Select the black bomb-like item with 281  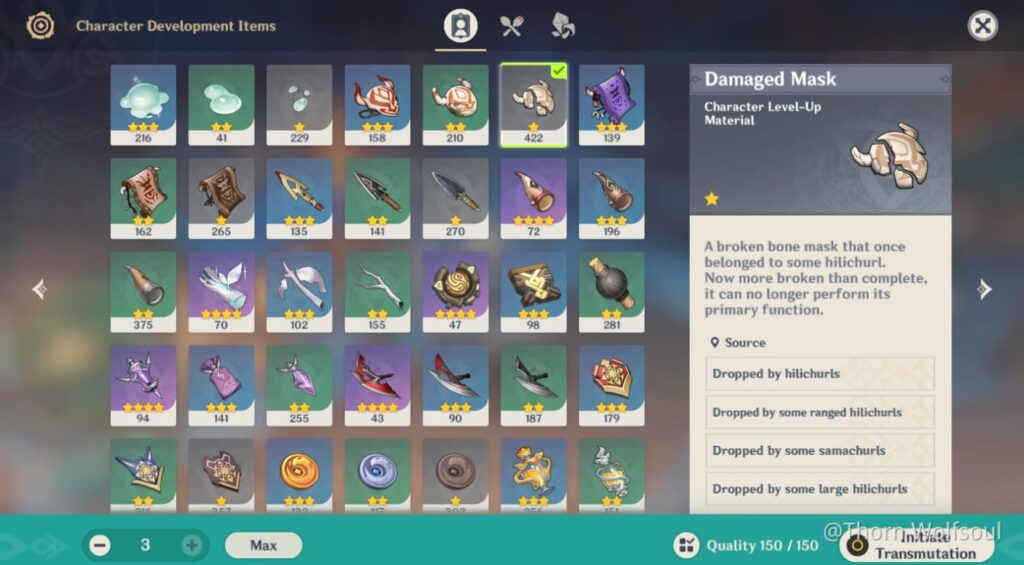pos(611,291)
